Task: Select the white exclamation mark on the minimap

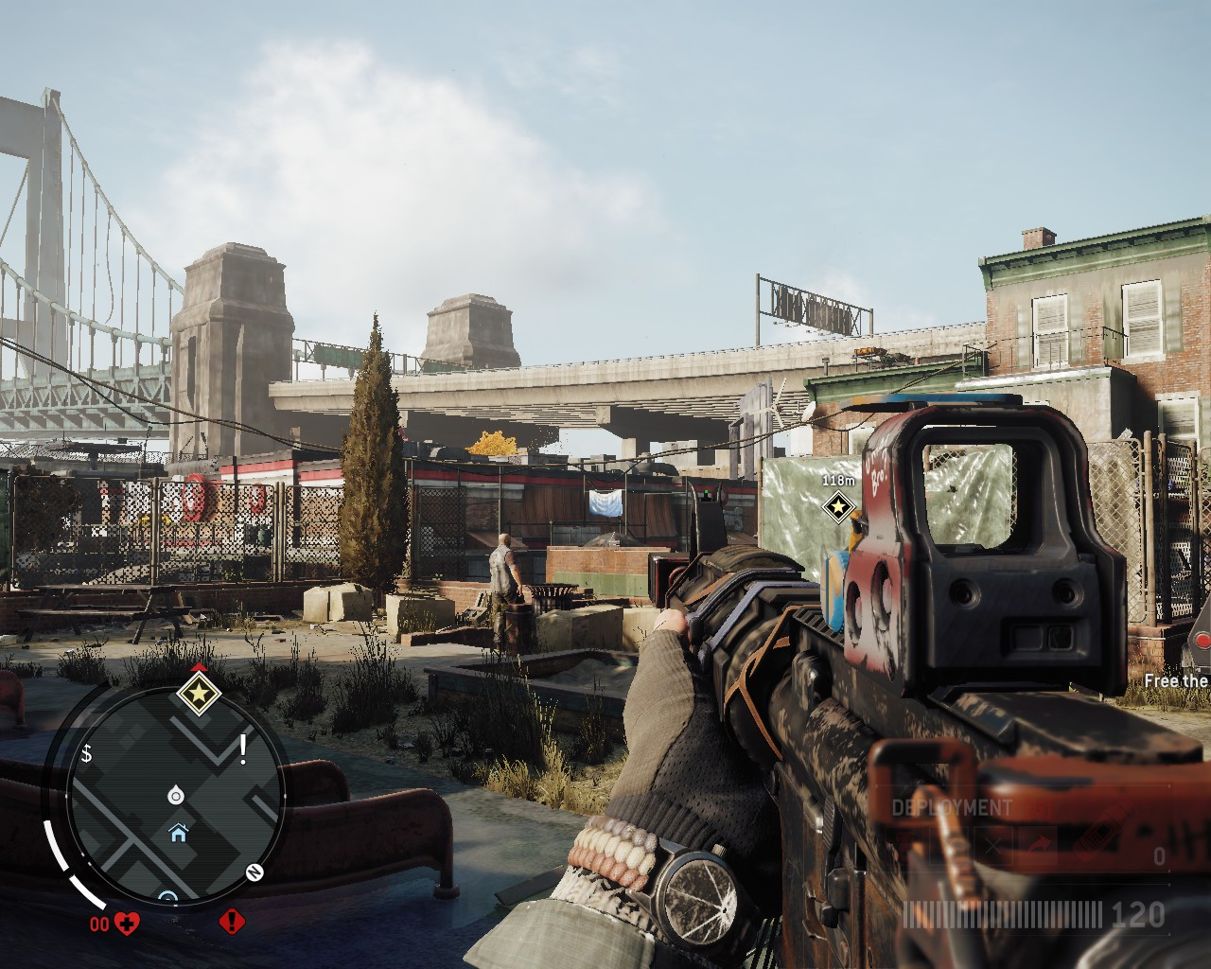Action: 242,746
